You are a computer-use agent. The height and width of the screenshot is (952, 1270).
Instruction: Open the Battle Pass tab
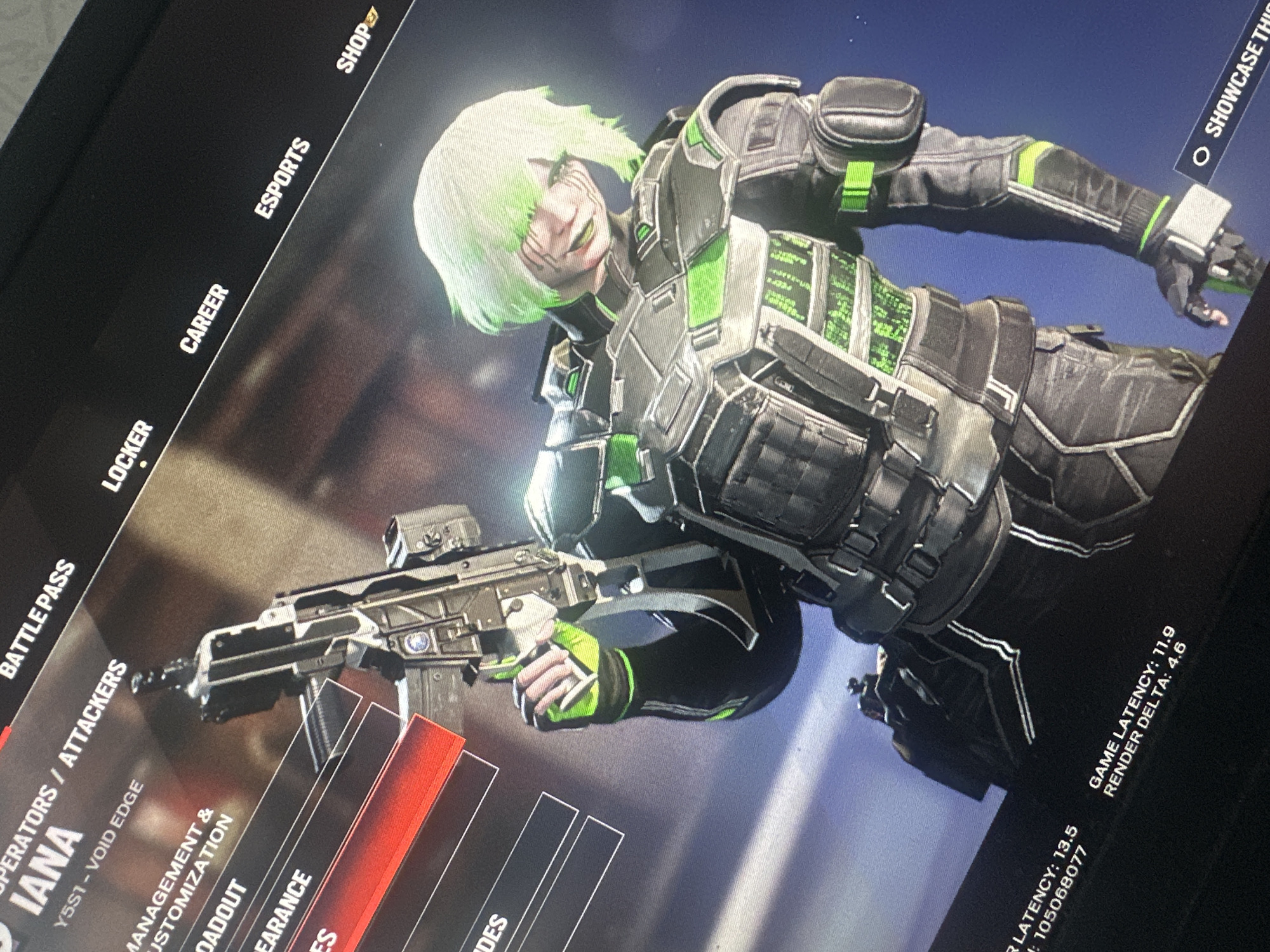37,619
